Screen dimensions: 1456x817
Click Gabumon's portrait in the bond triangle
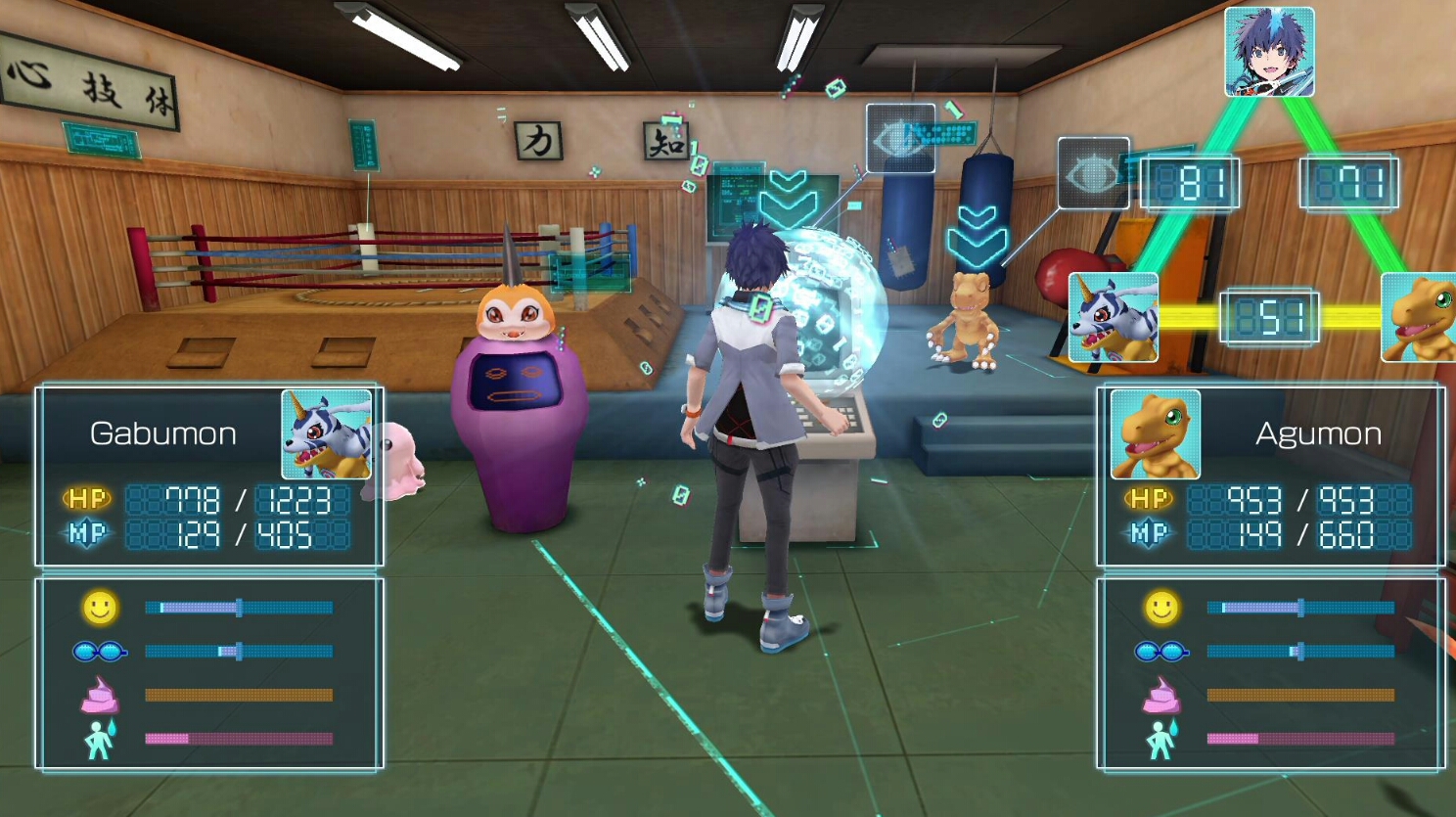coord(1113,317)
